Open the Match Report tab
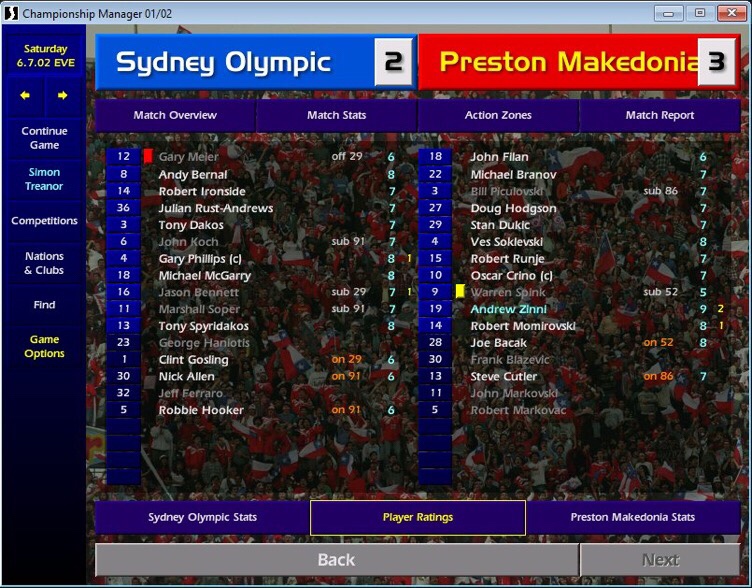This screenshot has height=588, width=752. coord(660,115)
